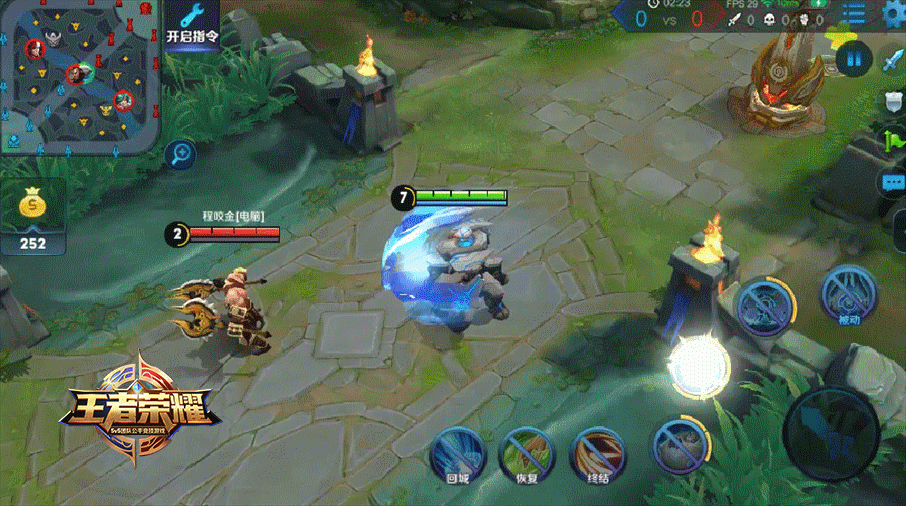906x506 pixels.
Task: Pause the match with the pause button
Action: coord(853,59)
